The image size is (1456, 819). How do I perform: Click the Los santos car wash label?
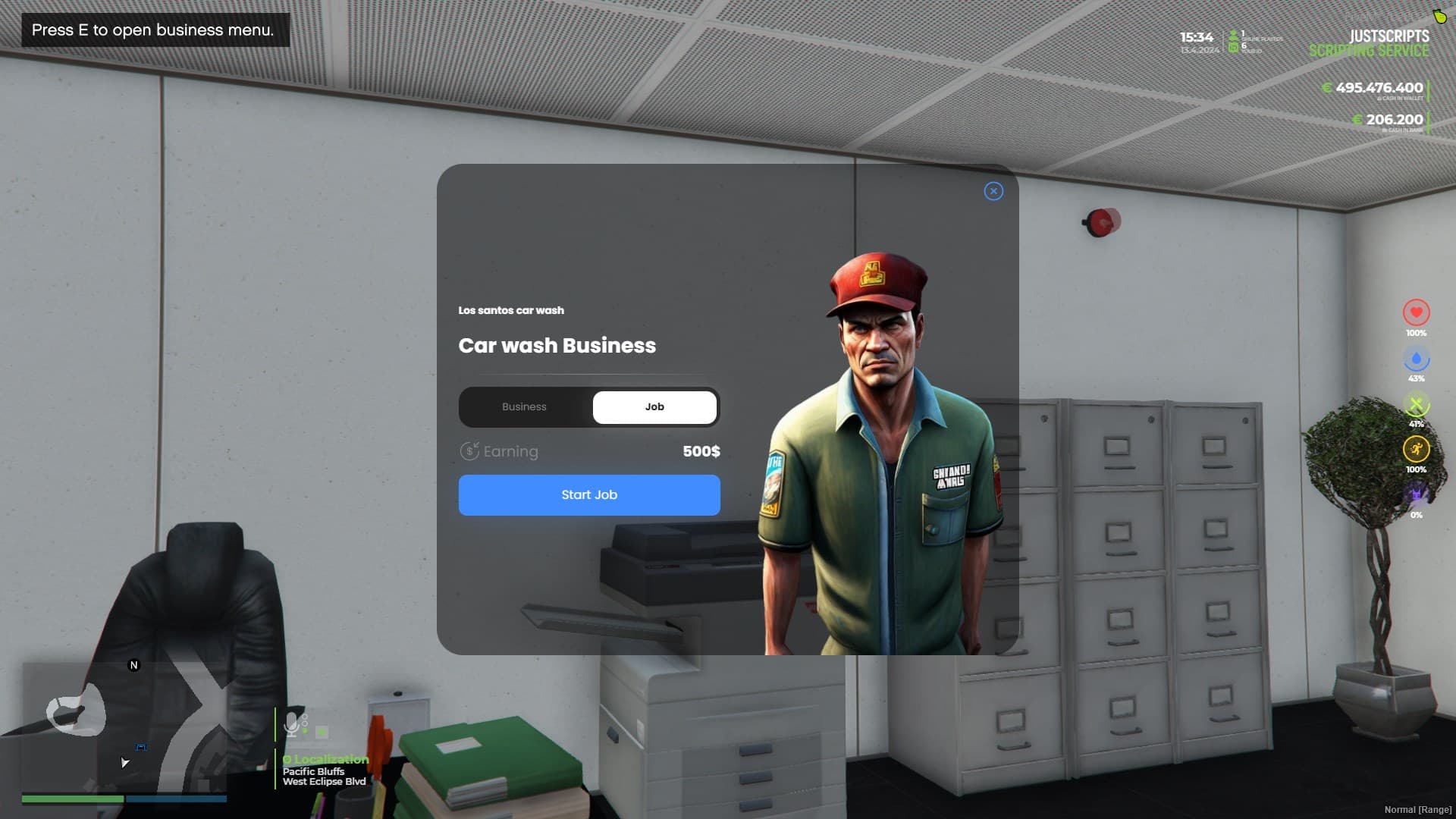tap(511, 310)
